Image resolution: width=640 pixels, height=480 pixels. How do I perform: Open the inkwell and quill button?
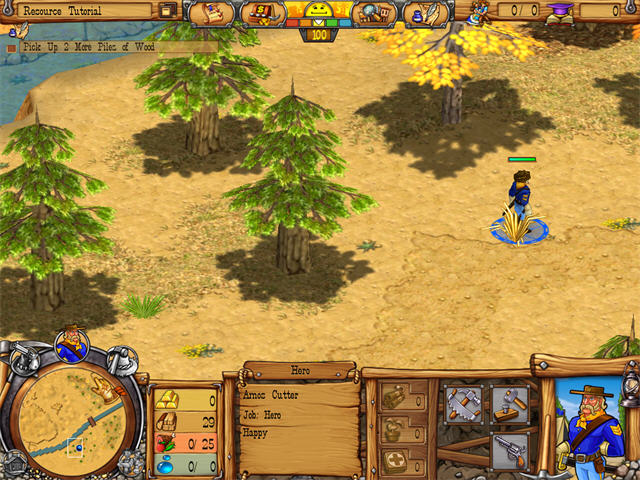point(424,14)
